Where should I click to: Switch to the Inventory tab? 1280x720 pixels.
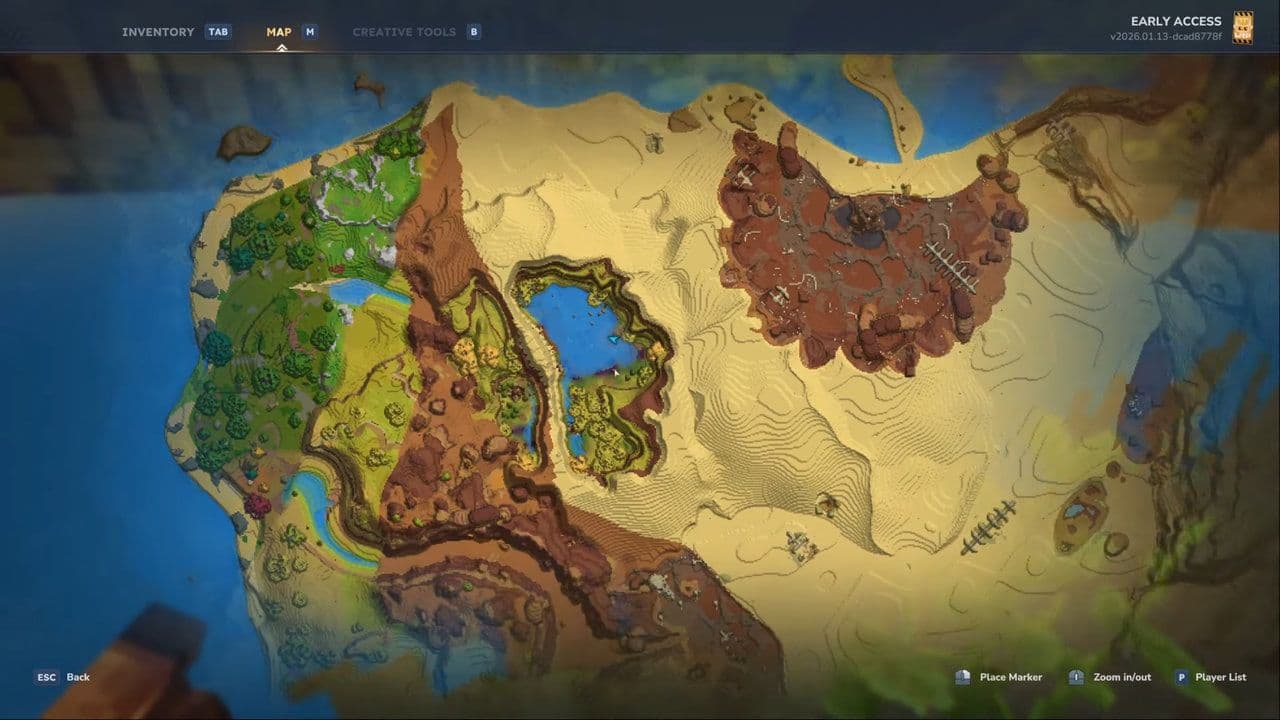coord(157,31)
